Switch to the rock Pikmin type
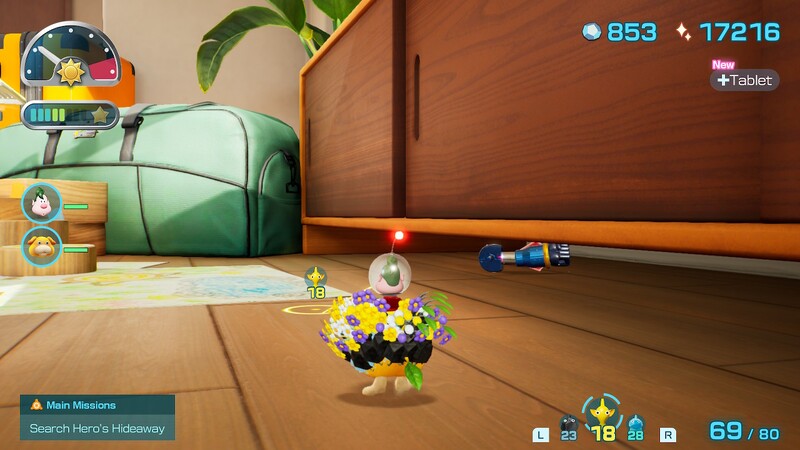This screenshot has height=450, width=800. 568,426
